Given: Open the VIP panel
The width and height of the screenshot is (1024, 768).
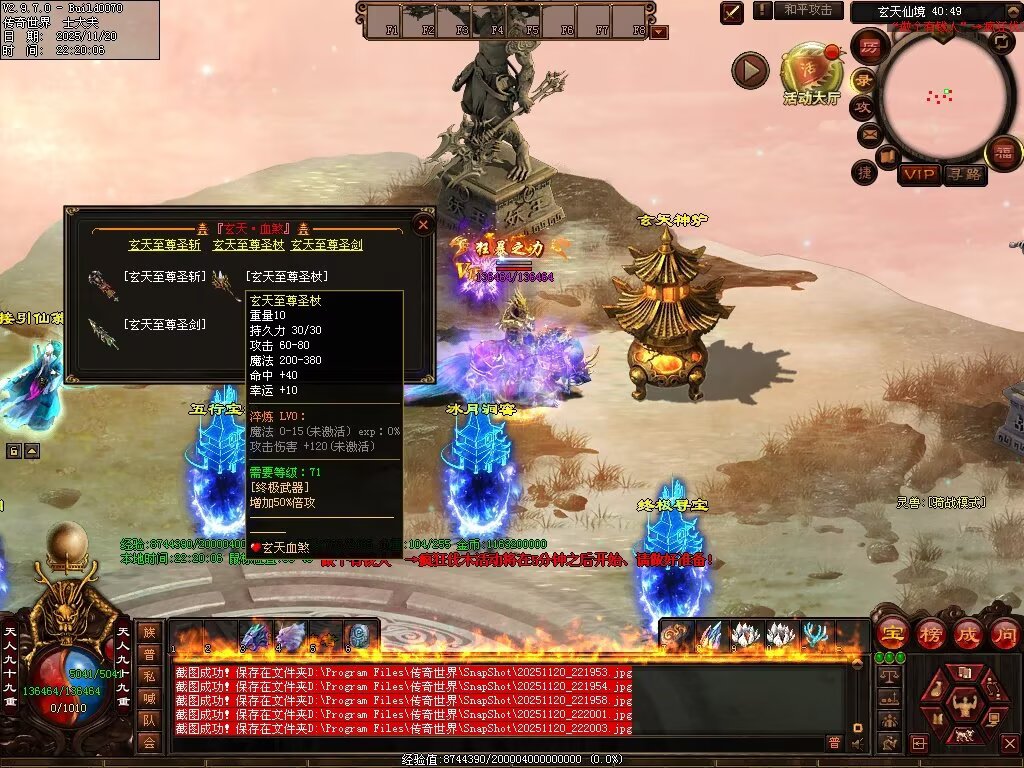Looking at the screenshot, I should [x=917, y=175].
